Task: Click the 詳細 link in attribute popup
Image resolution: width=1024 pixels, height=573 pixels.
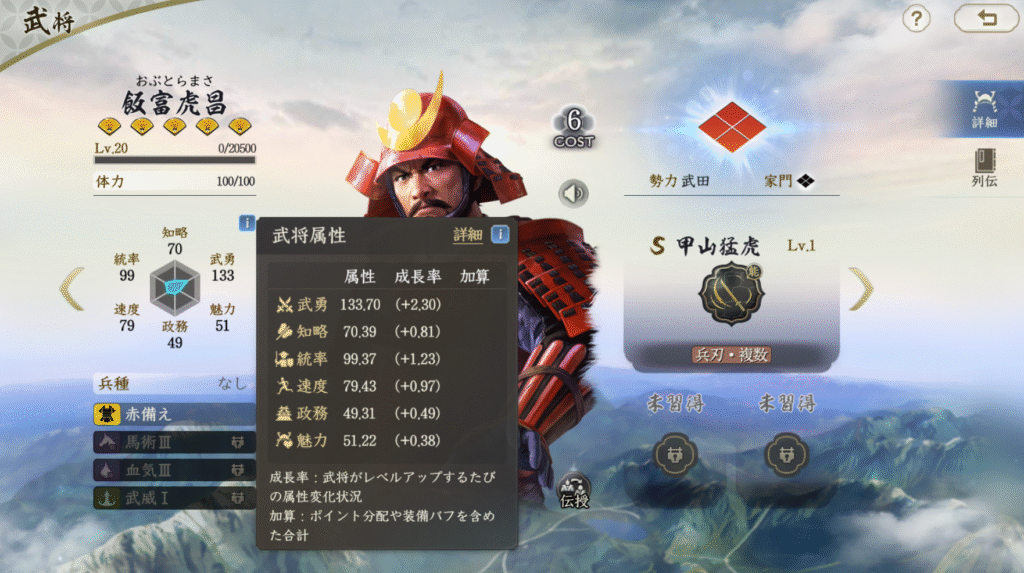Action: coord(467,235)
